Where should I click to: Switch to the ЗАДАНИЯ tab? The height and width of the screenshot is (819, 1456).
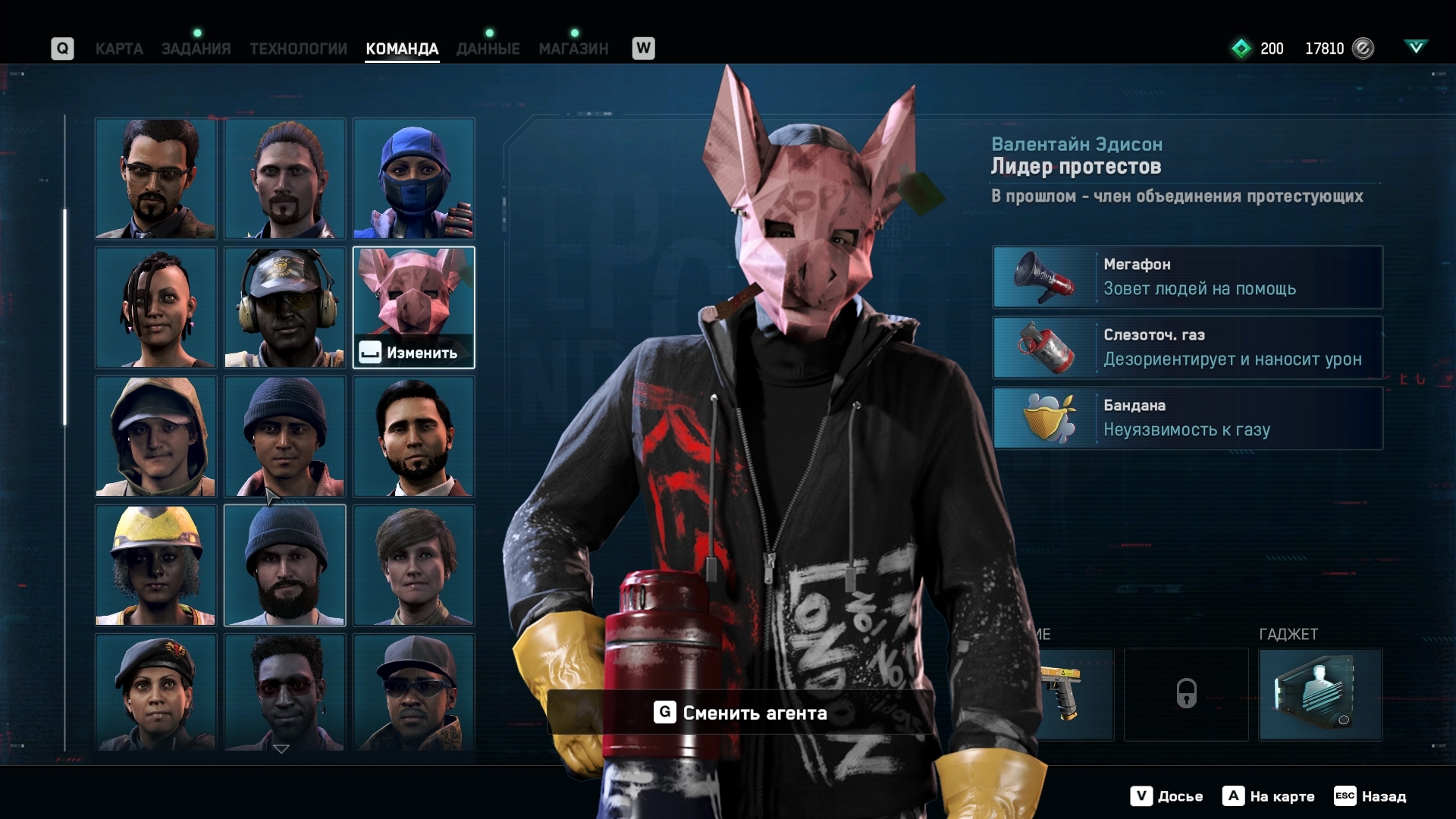(196, 49)
